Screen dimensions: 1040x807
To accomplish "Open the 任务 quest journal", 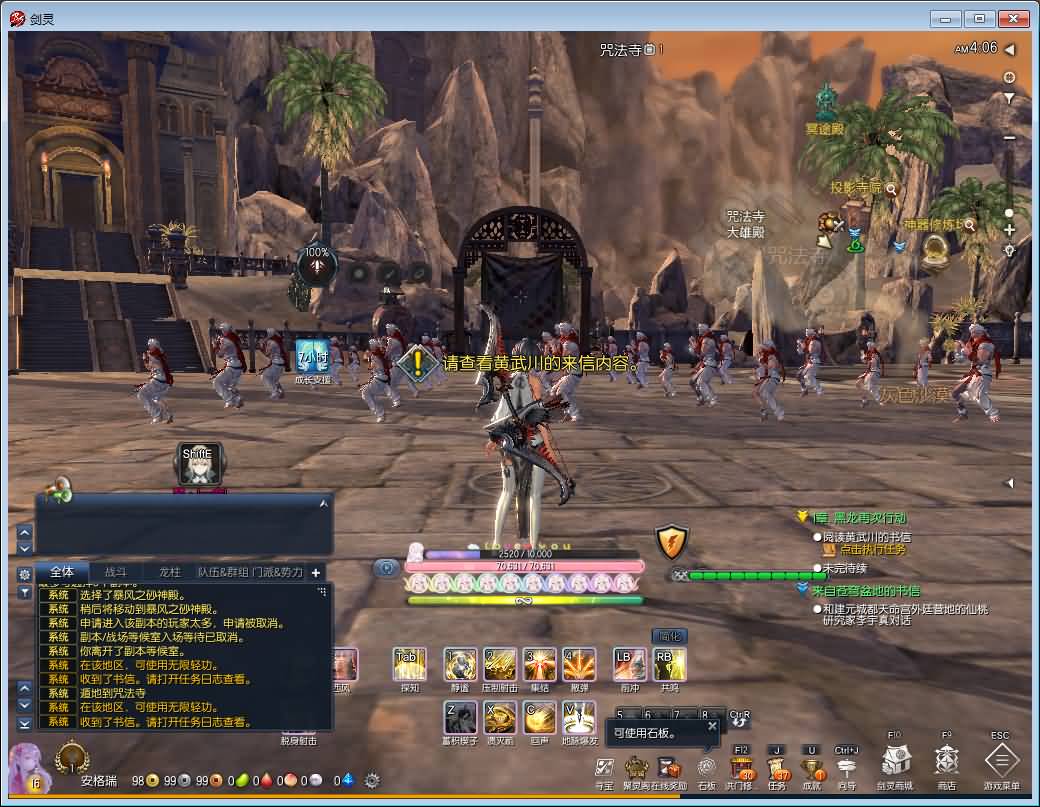I will click(x=777, y=768).
